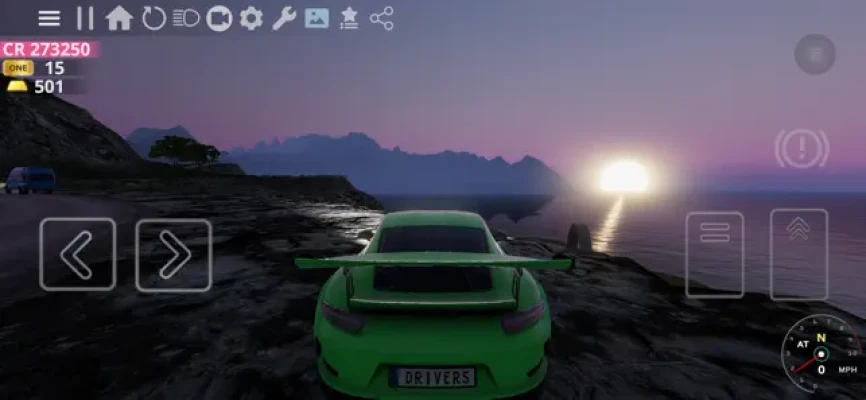This screenshot has height=400, width=866.
Task: Steer left with the left arrow
Action: (77, 254)
